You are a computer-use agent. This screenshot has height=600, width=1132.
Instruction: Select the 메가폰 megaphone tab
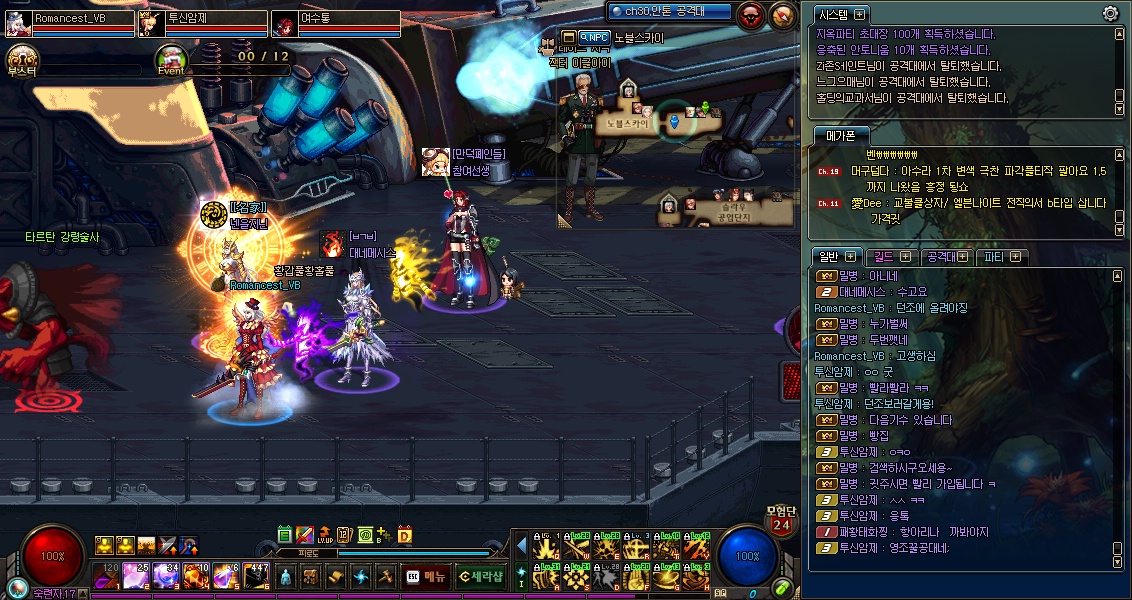(840, 135)
